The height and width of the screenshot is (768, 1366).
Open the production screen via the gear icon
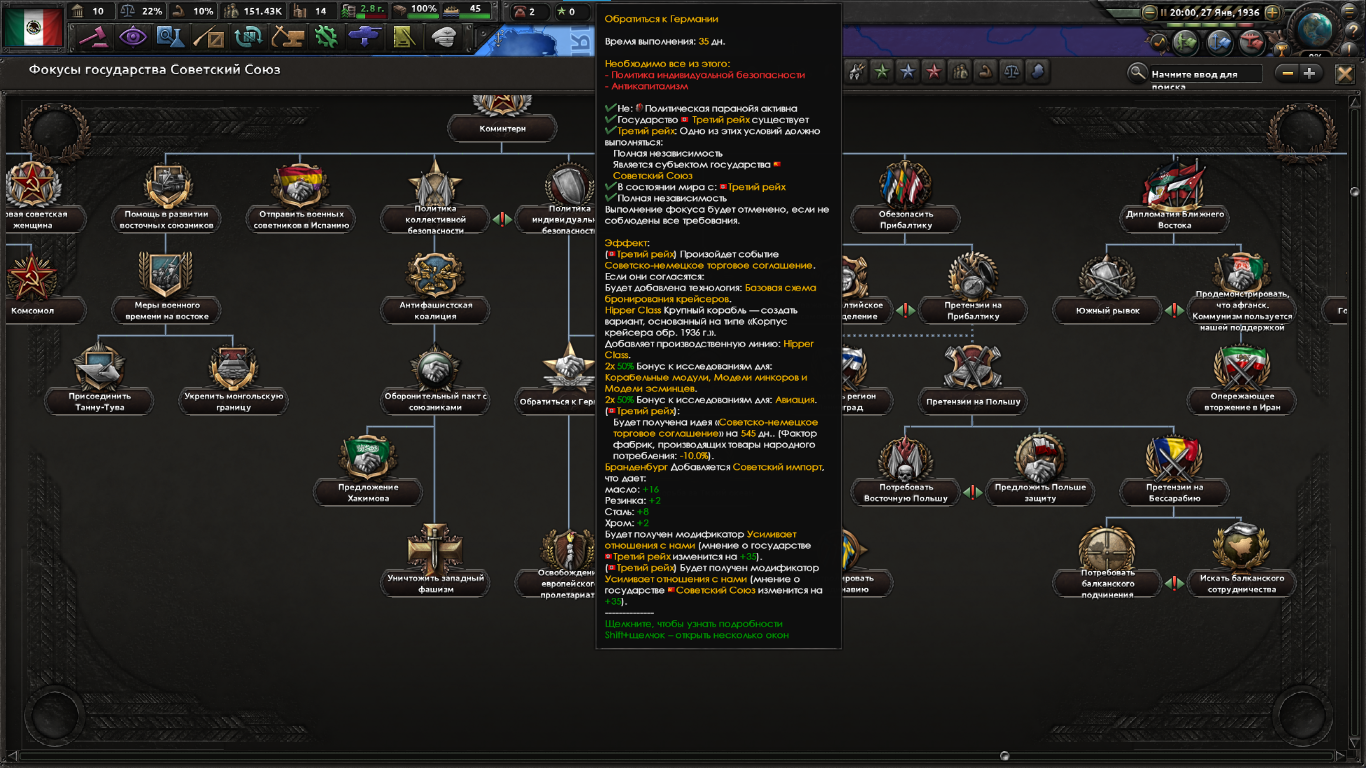(327, 37)
